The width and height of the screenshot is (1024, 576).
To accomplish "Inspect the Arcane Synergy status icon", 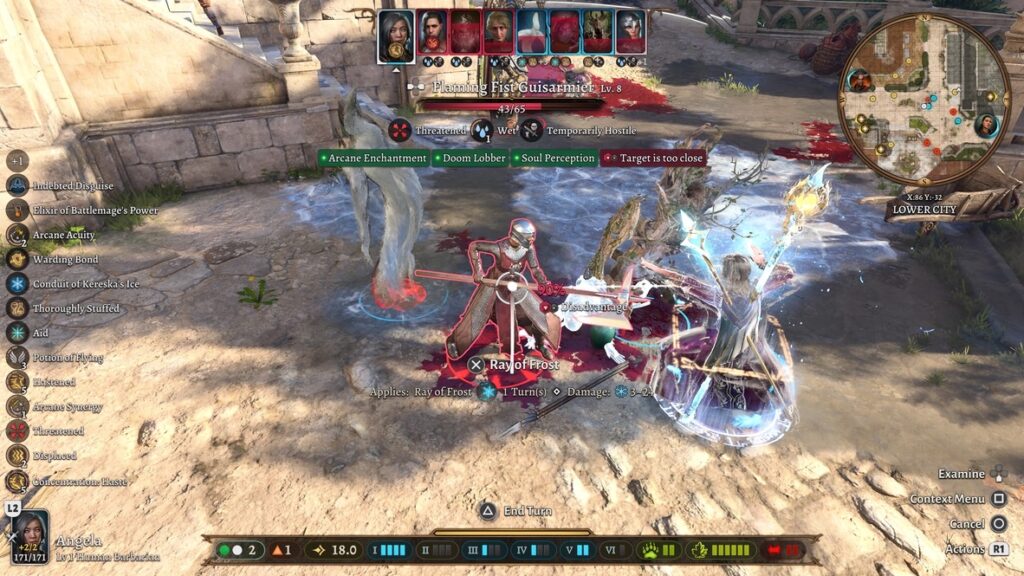I will pyautogui.click(x=17, y=406).
